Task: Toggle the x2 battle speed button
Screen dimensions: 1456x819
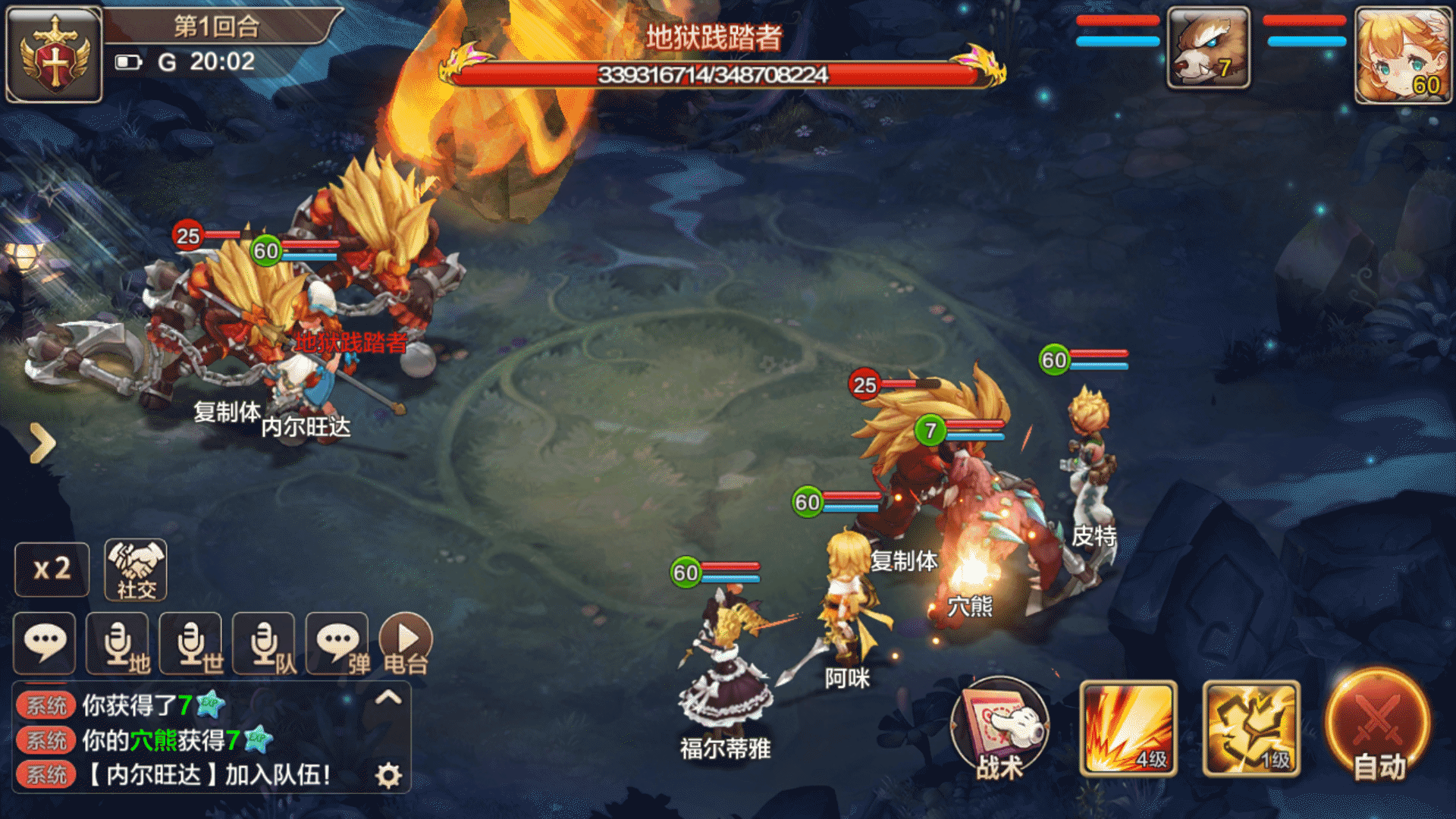Action: tap(52, 569)
